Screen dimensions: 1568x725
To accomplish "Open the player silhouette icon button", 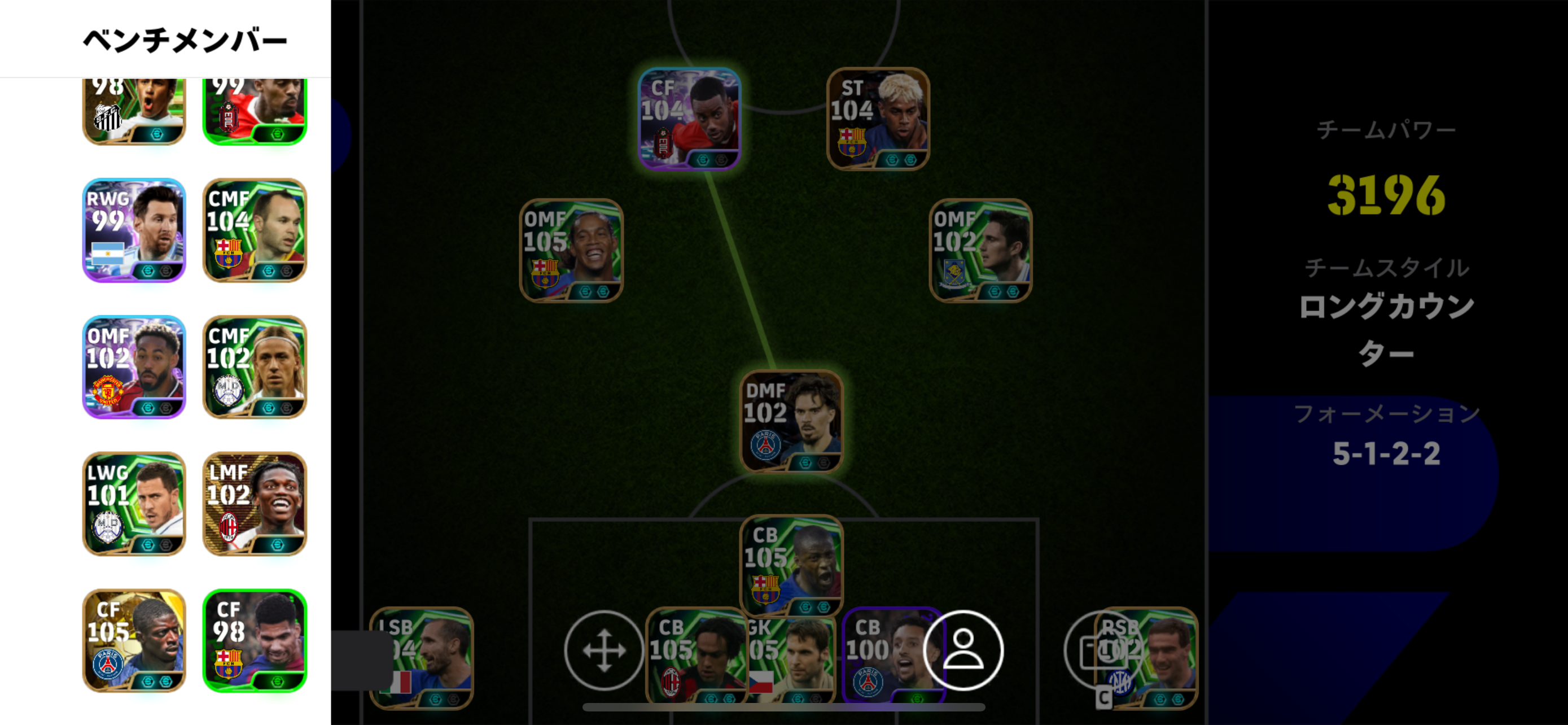I will click(963, 650).
